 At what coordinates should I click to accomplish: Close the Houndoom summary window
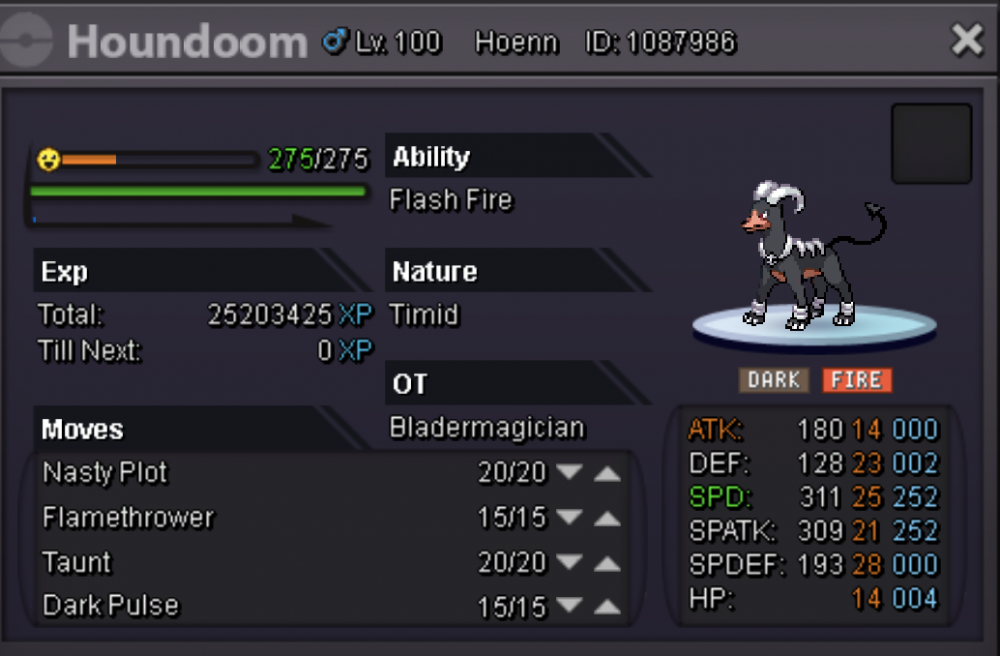click(967, 40)
